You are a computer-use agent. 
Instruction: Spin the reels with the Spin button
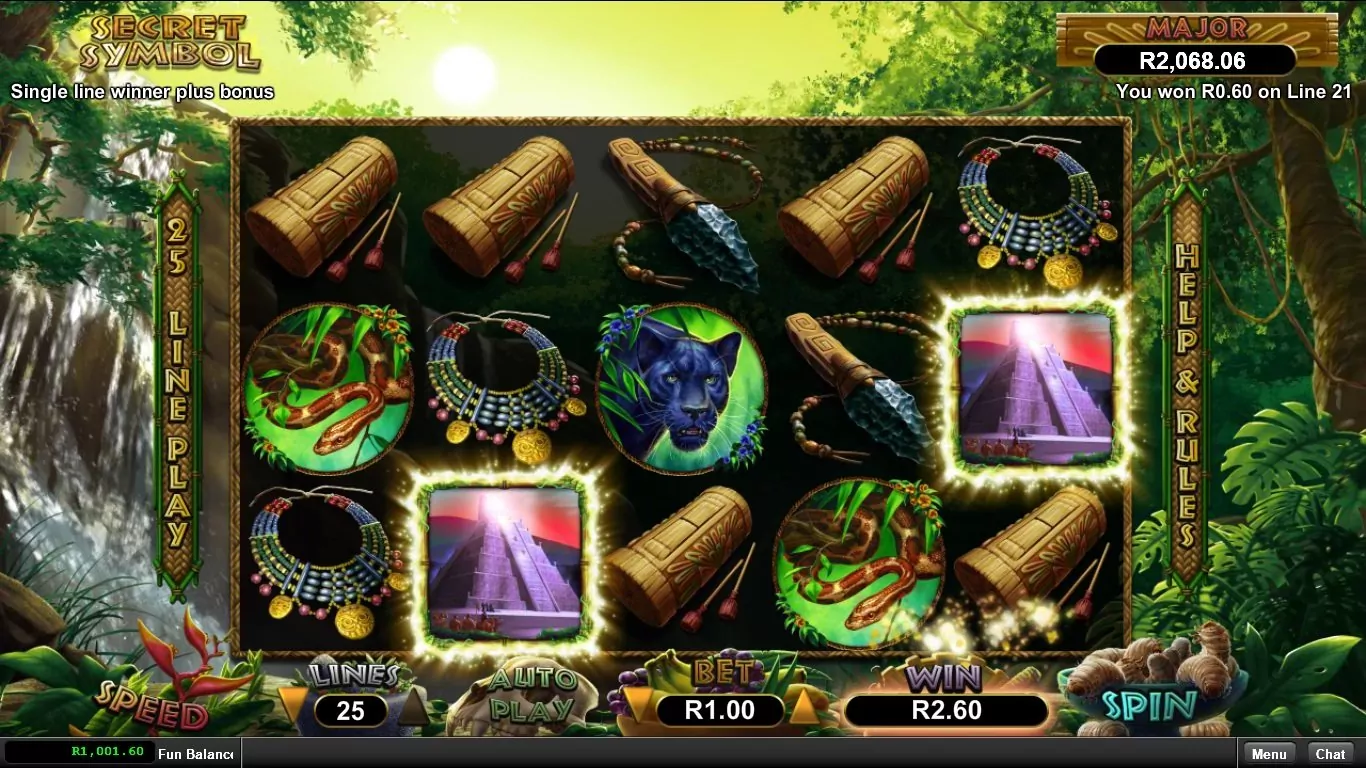[1150, 704]
